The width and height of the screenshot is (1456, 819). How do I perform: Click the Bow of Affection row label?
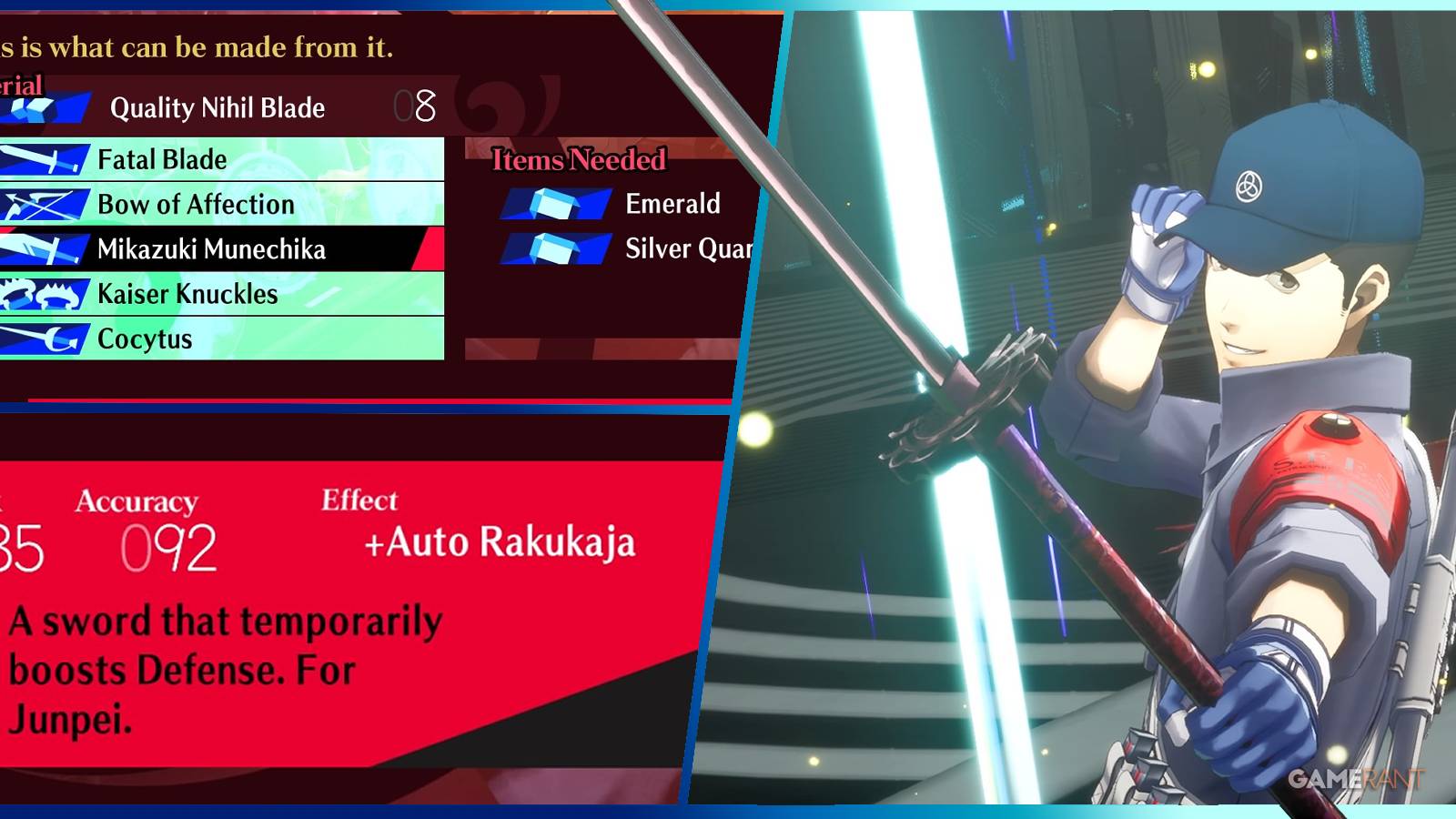click(x=196, y=204)
